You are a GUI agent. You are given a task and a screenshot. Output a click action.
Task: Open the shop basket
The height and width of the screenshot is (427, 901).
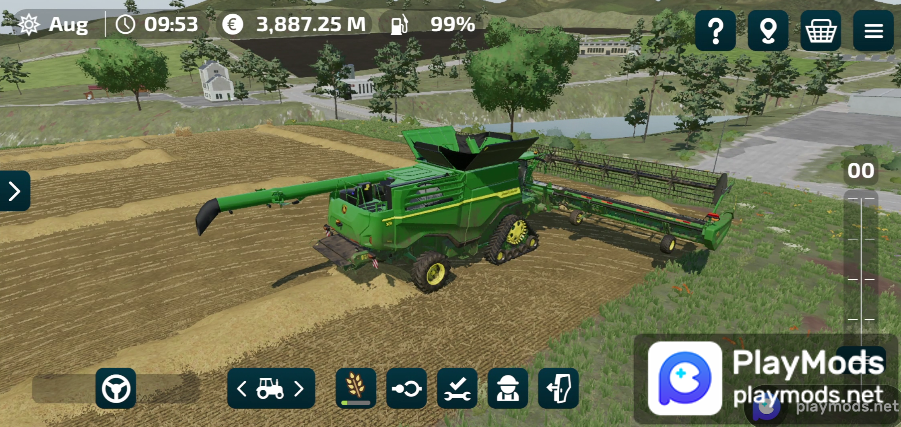click(821, 31)
